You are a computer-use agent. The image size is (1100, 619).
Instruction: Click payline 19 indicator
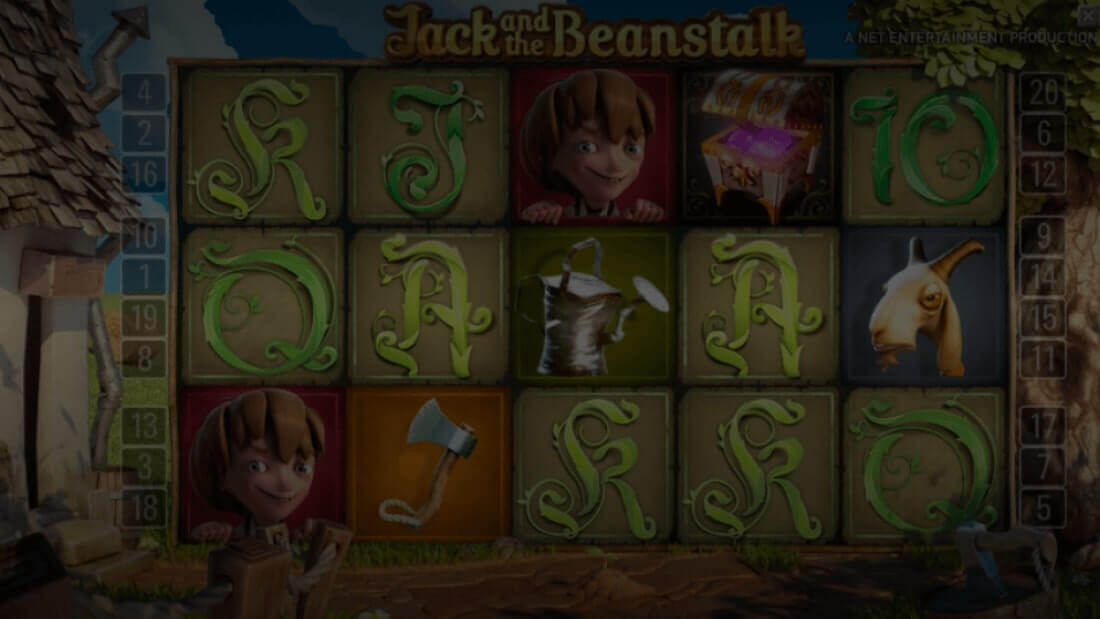tap(145, 318)
